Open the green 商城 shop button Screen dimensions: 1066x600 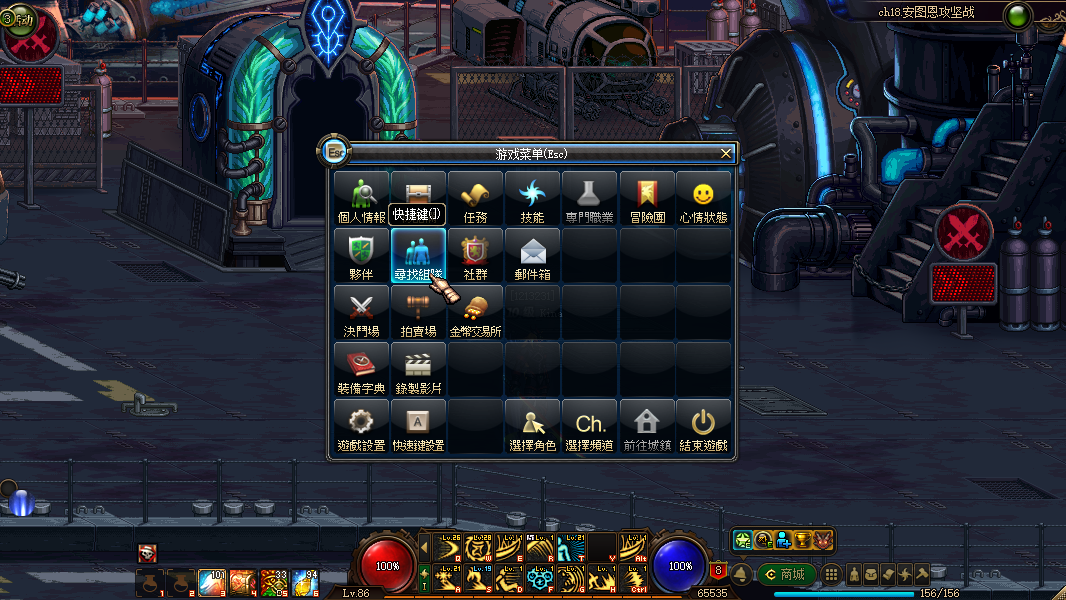tap(787, 574)
